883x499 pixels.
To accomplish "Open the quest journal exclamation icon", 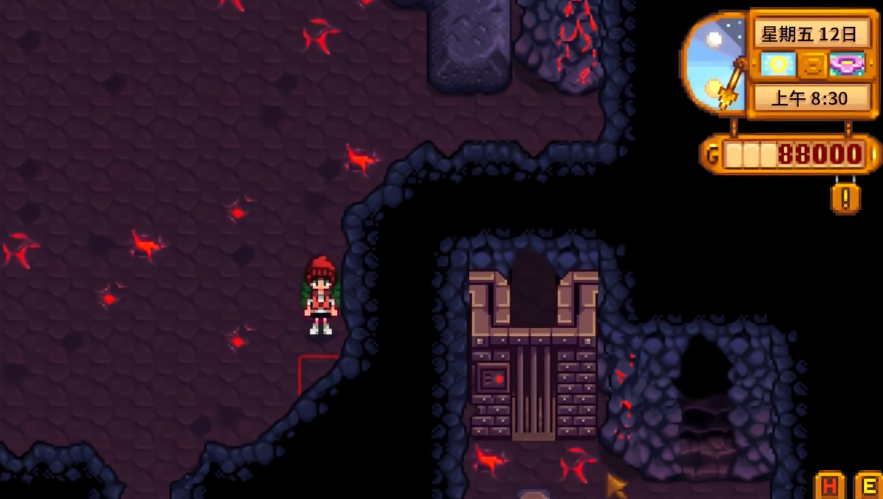I will 845,197.
